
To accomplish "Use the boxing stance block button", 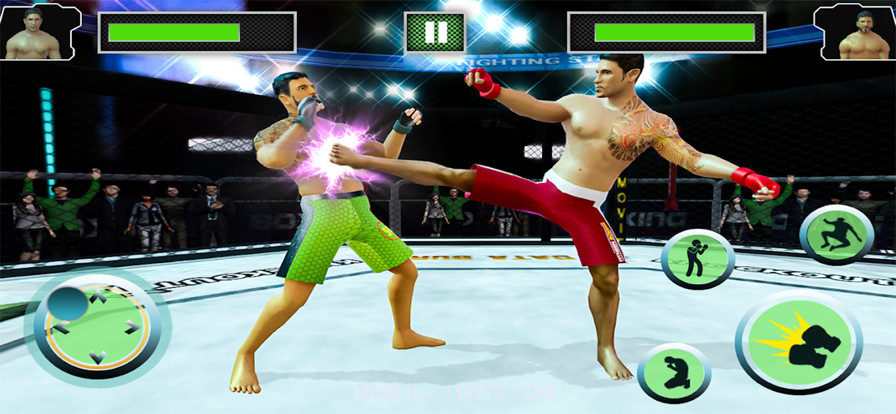I will 697,259.
